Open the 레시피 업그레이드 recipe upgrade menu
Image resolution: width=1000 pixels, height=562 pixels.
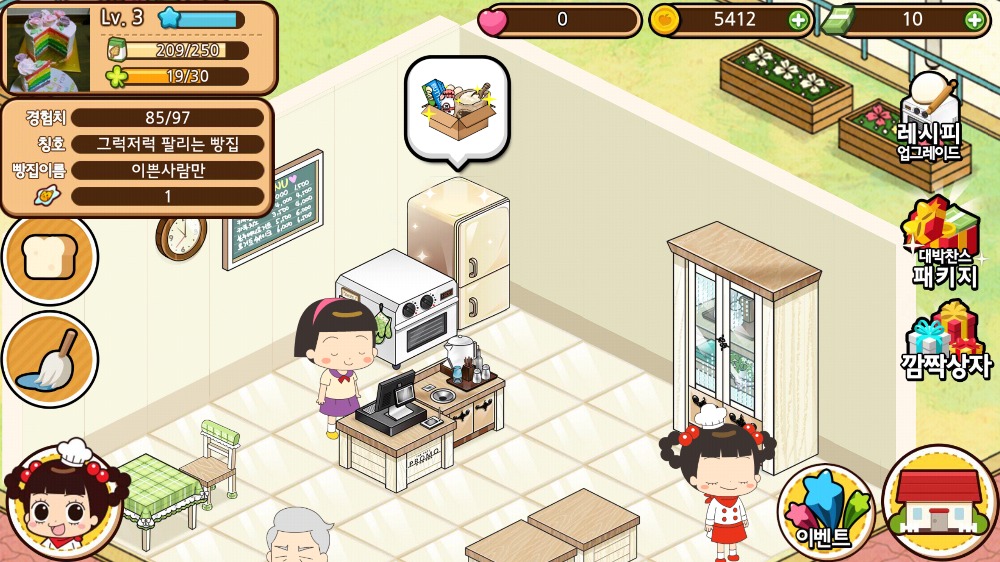coord(929,120)
